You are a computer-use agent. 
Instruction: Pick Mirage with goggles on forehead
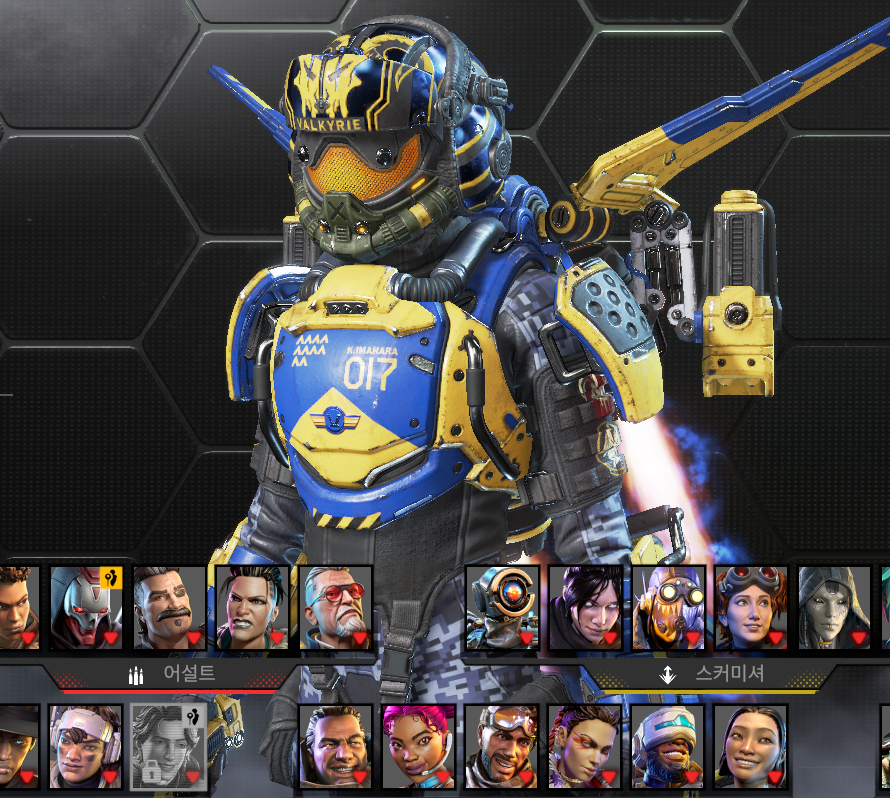[501, 746]
